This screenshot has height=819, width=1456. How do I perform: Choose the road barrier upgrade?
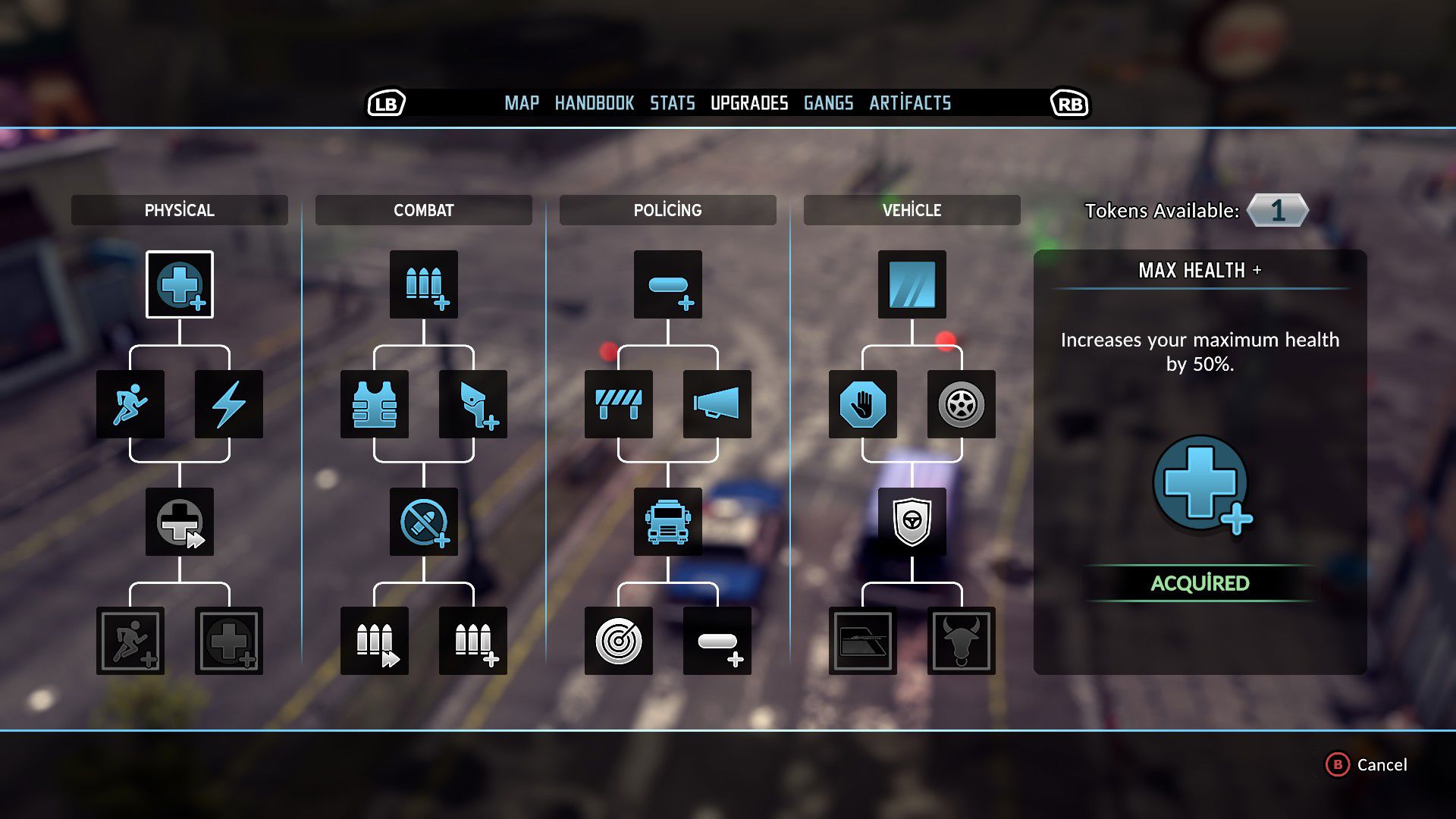tap(619, 404)
